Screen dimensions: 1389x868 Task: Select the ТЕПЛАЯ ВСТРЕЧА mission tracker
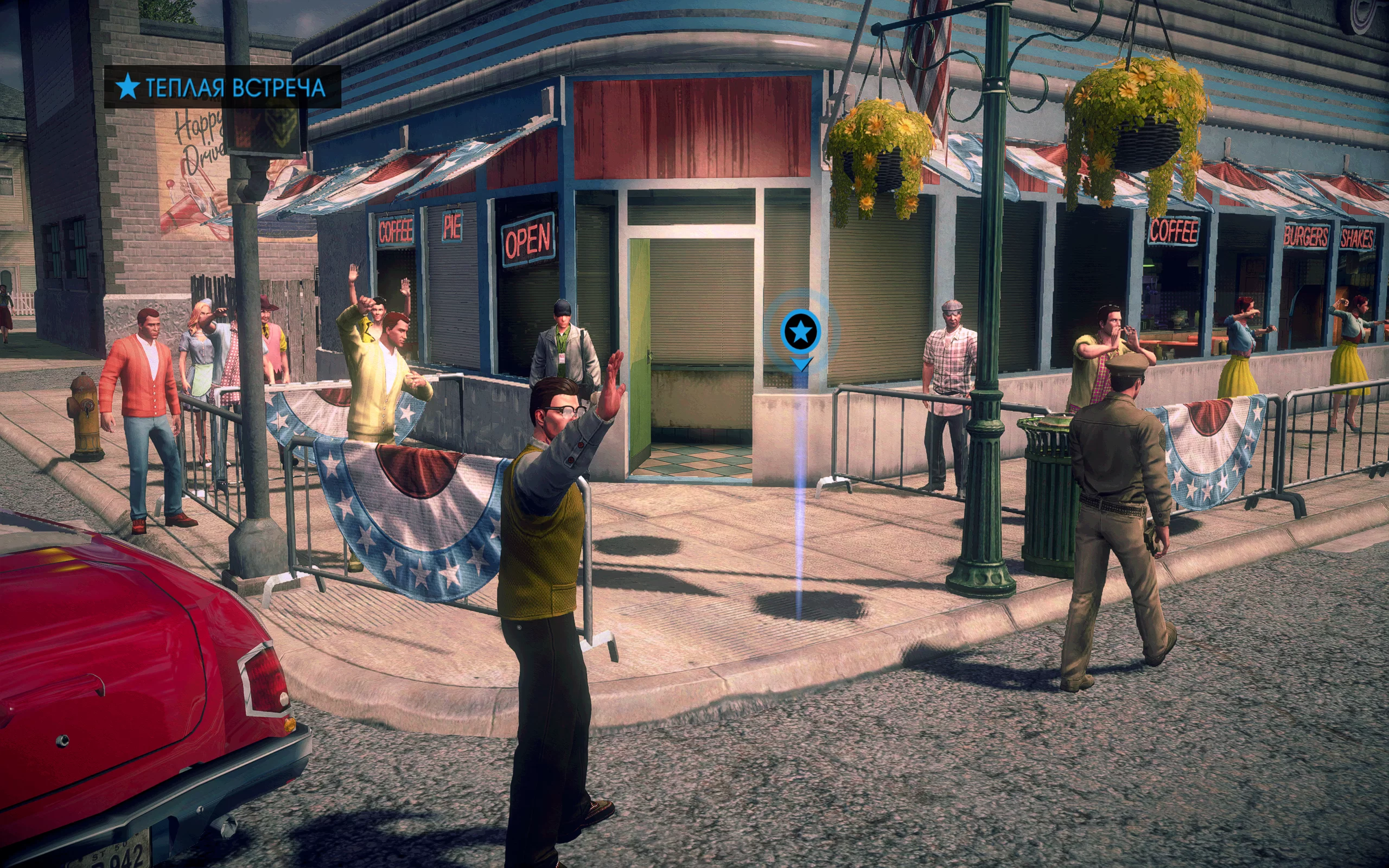point(222,87)
